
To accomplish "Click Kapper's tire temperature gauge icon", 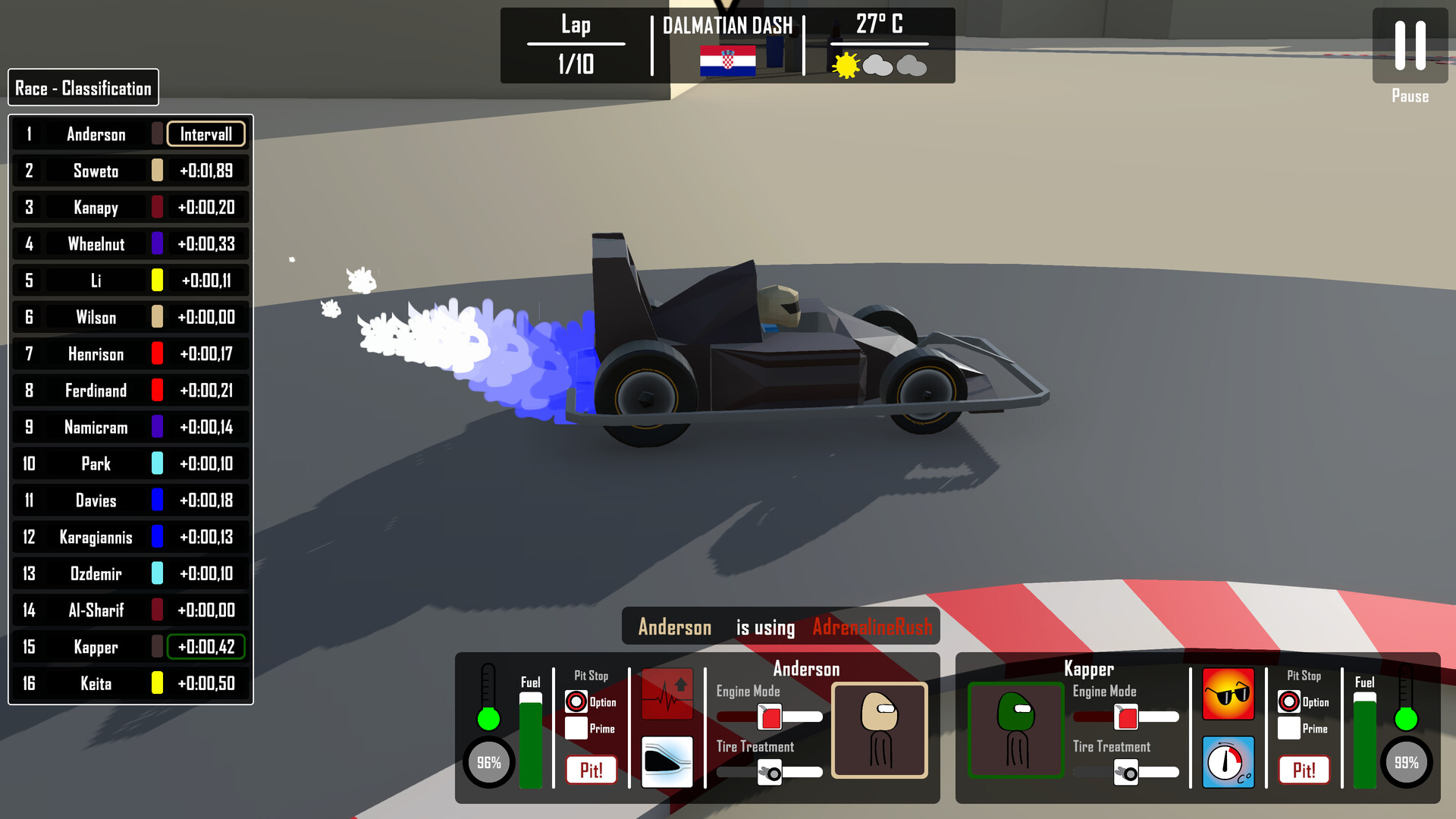I will click(1228, 762).
